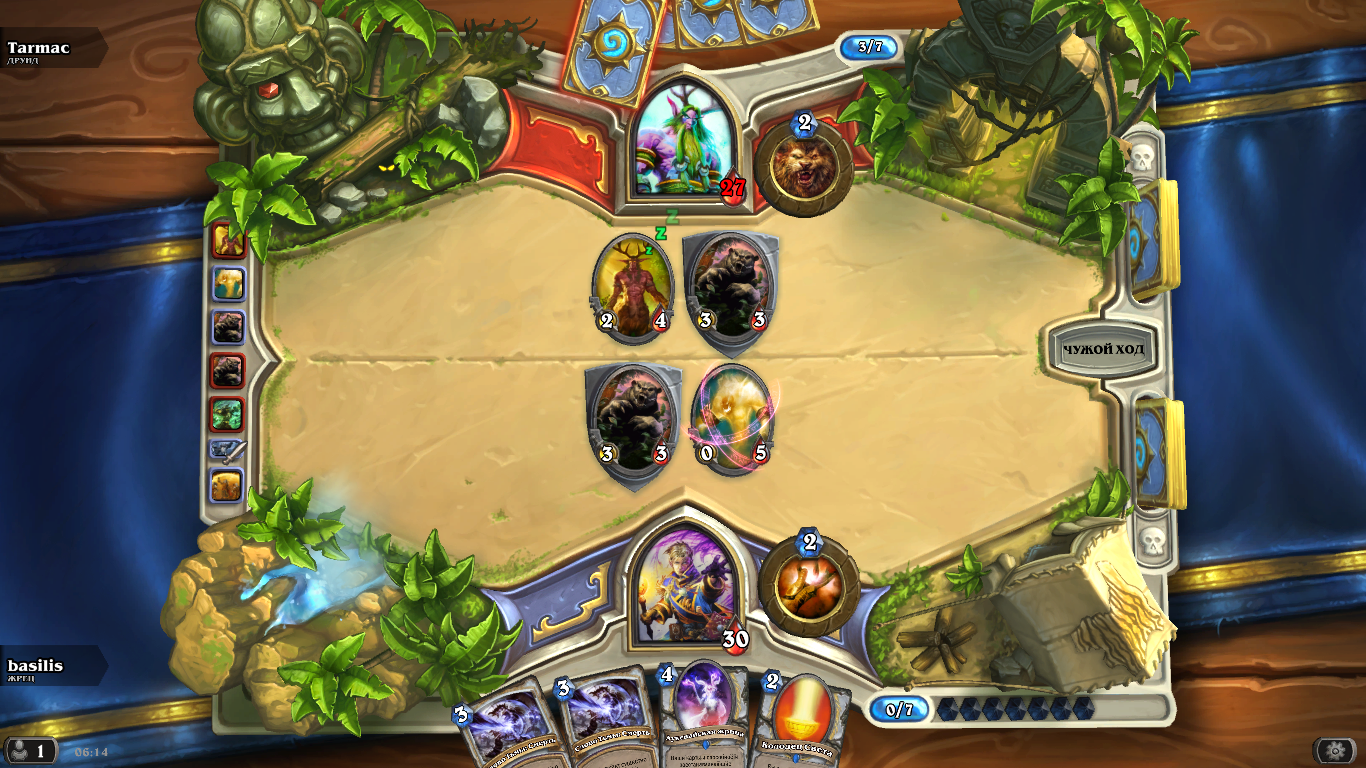Inspect the enemy druid's lion hero power
The width and height of the screenshot is (1366, 768).
click(x=803, y=166)
